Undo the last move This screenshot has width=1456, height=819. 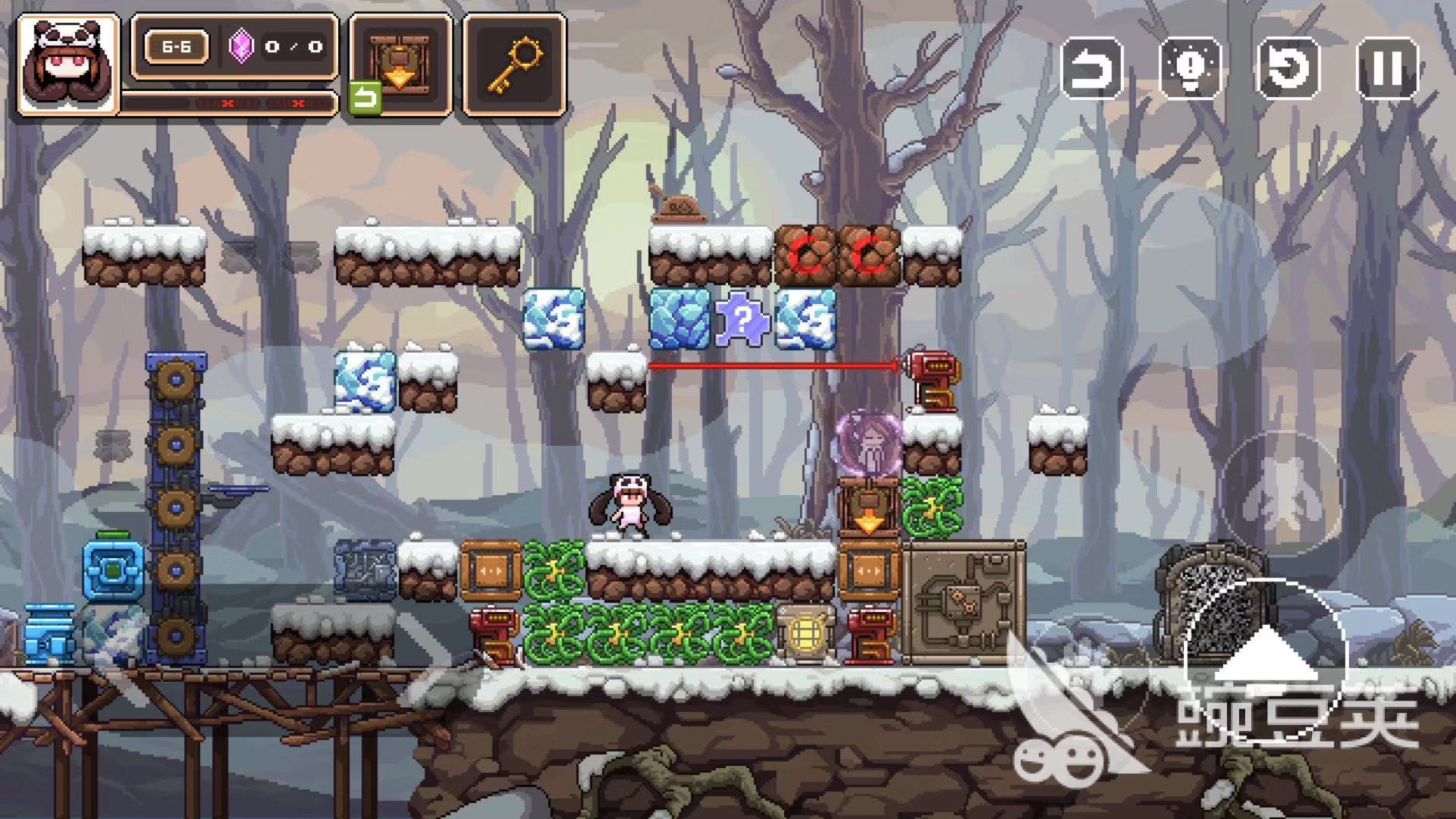[1091, 69]
